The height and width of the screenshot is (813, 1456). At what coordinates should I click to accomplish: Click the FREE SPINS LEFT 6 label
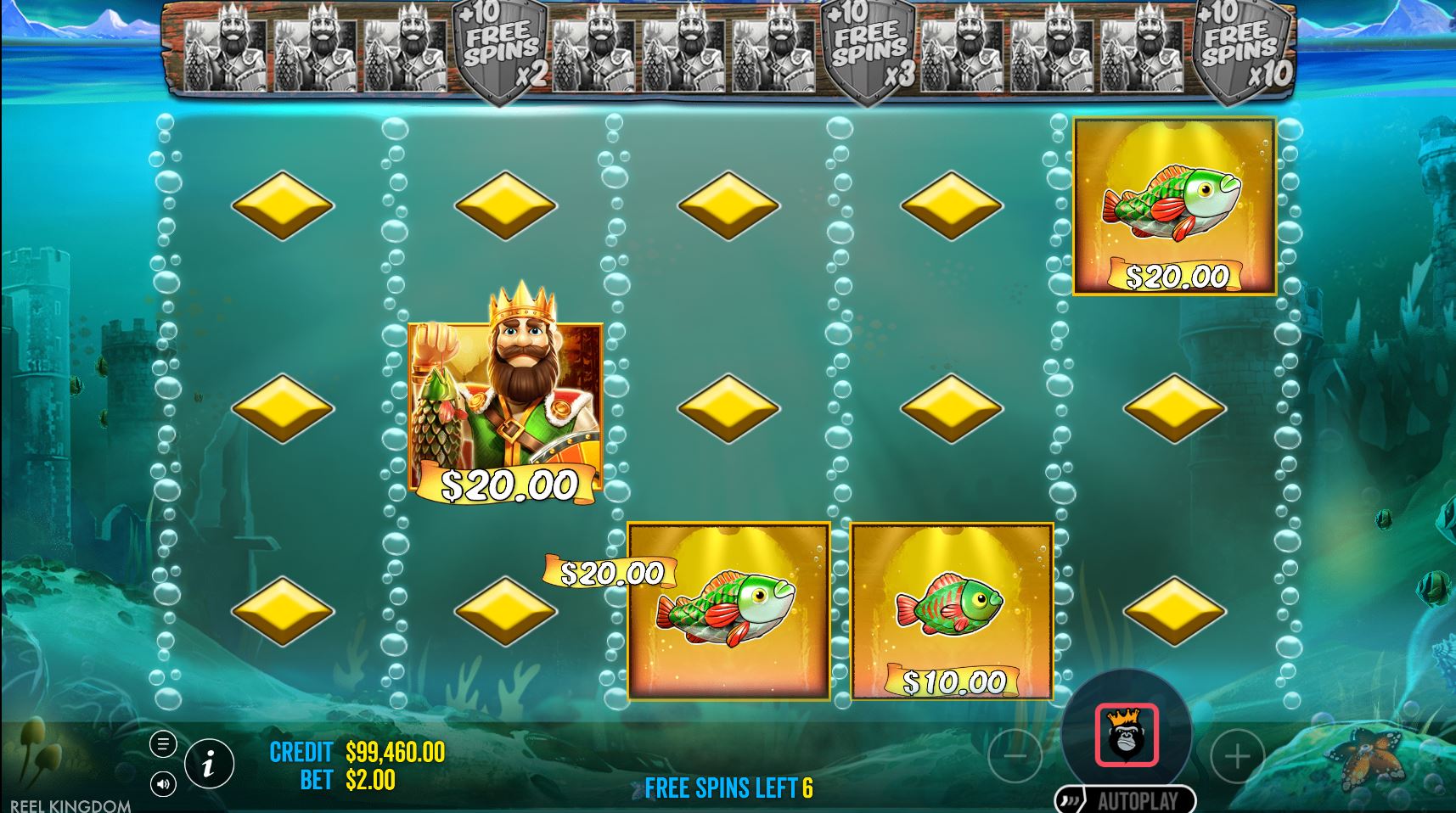[728, 788]
